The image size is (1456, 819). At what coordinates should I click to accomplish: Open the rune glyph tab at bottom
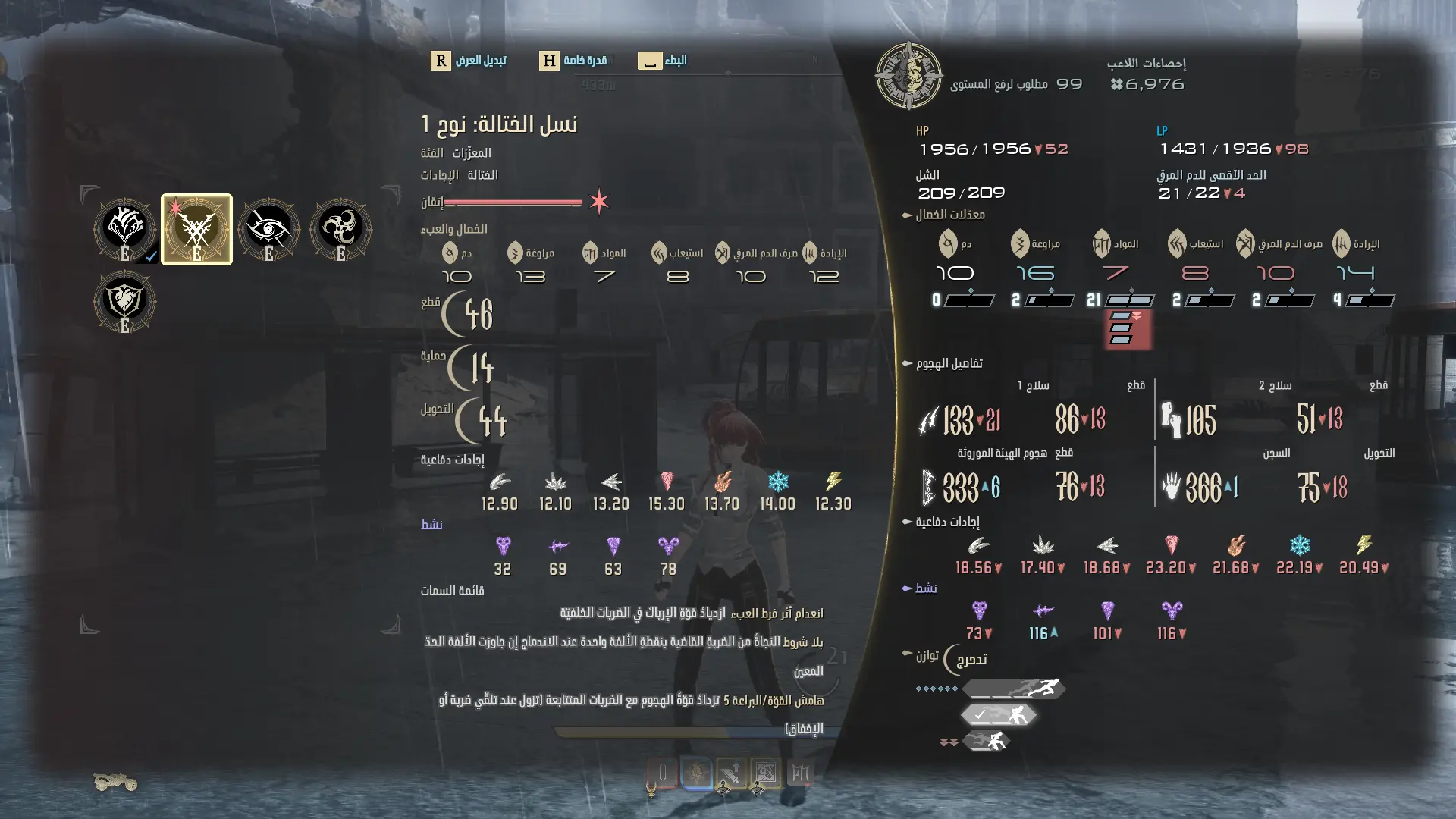[x=799, y=773]
